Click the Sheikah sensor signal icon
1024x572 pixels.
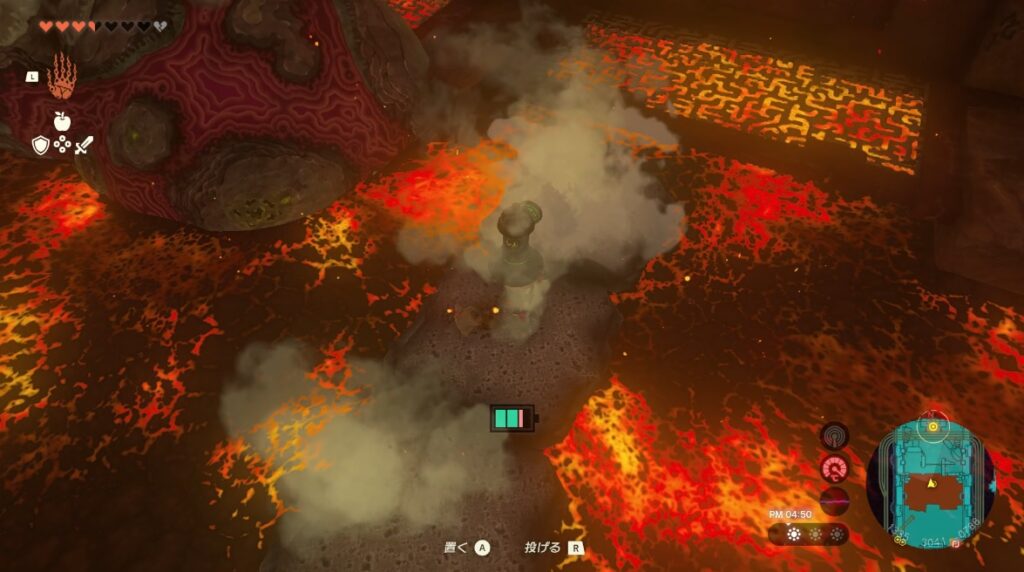[834, 436]
